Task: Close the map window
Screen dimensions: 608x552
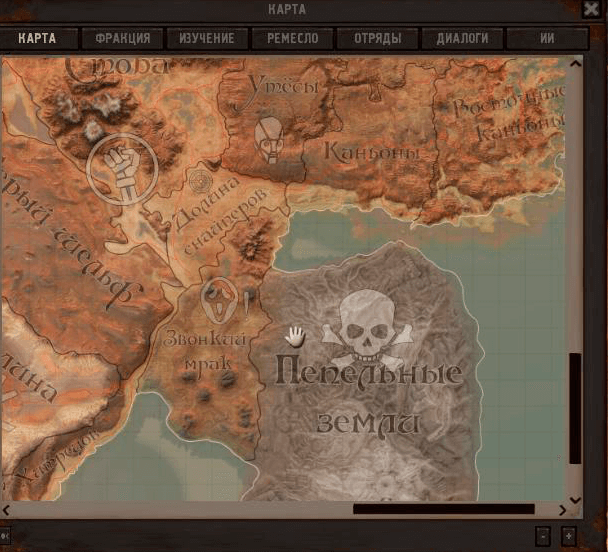Action: pos(590,9)
